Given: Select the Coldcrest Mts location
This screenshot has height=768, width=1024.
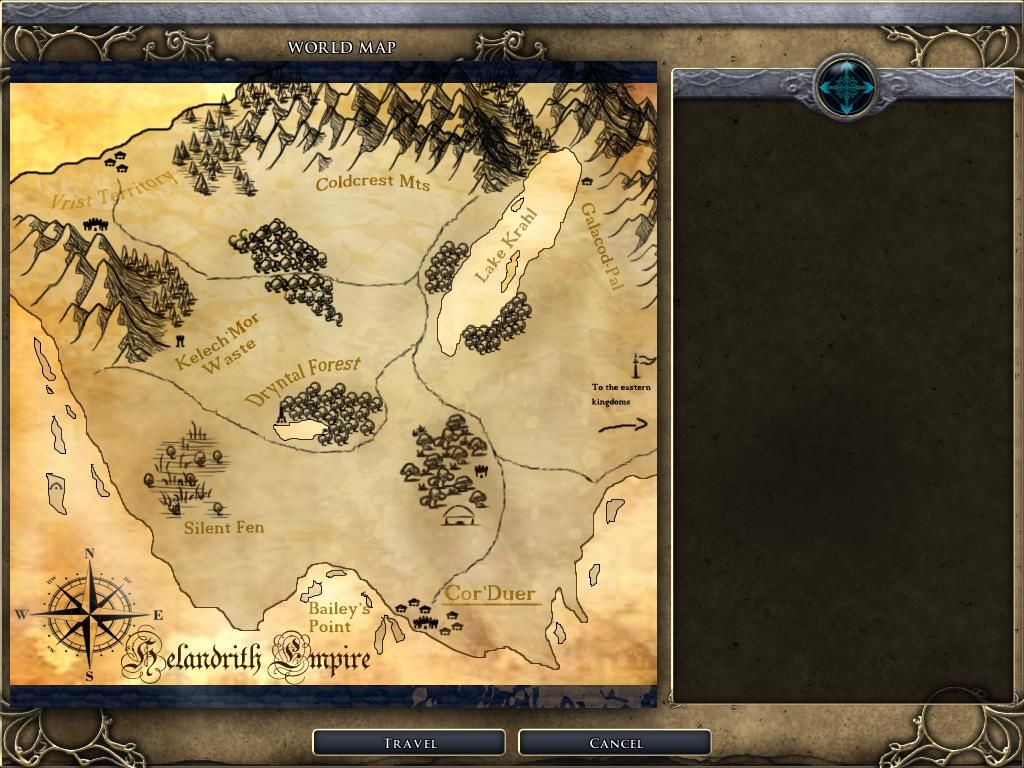Looking at the screenshot, I should [x=372, y=183].
